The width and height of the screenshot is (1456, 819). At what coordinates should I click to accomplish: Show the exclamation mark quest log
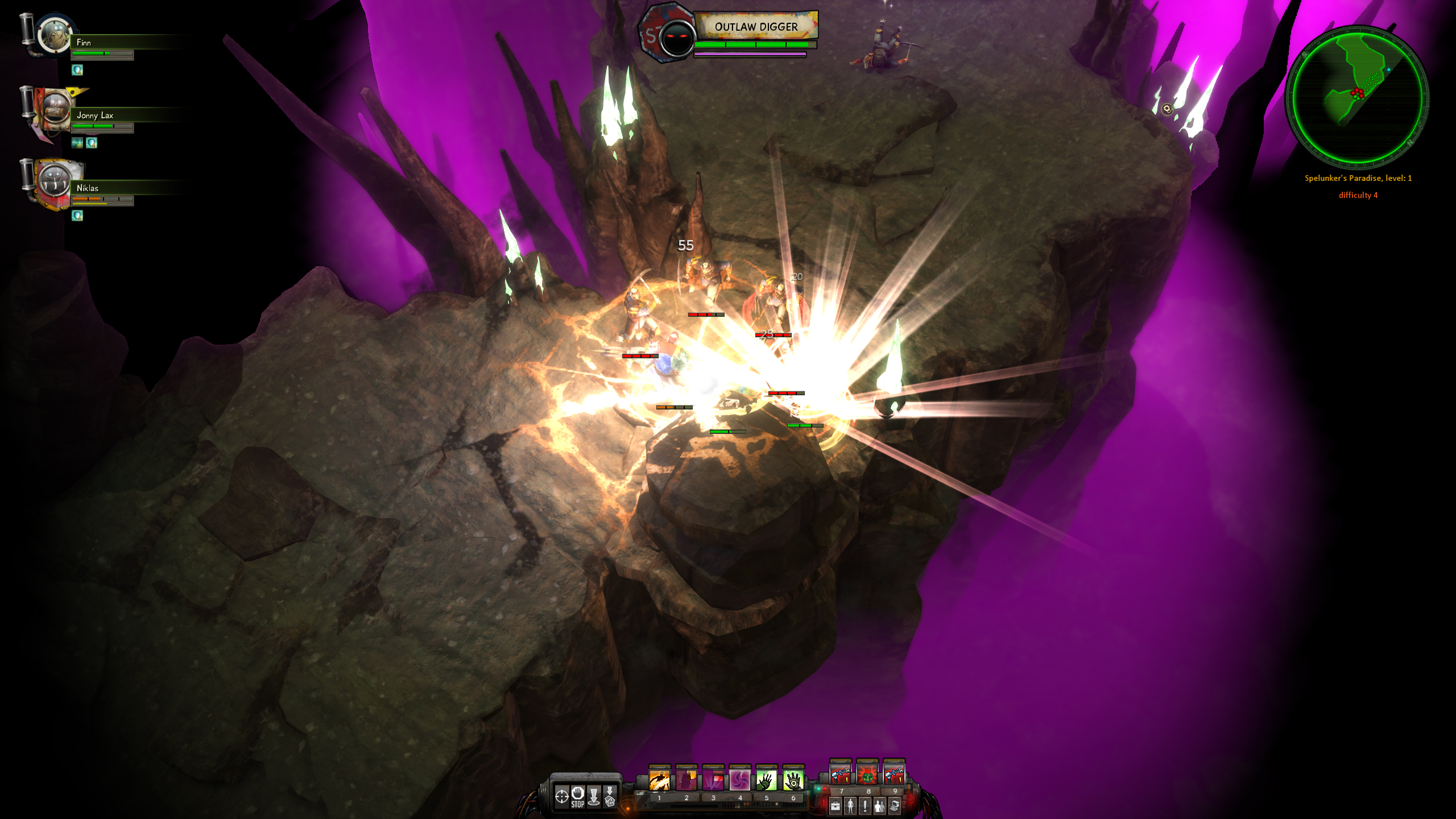pos(865,805)
